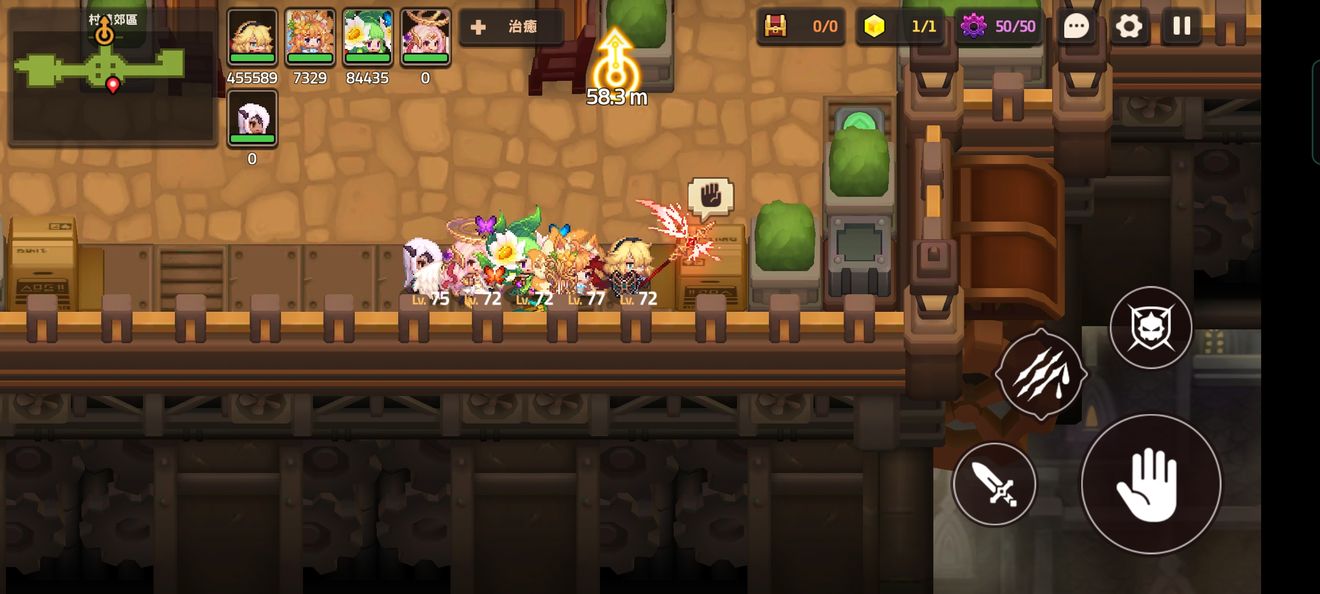
Task: Select the white-haired hero portrait
Action: click(x=252, y=118)
